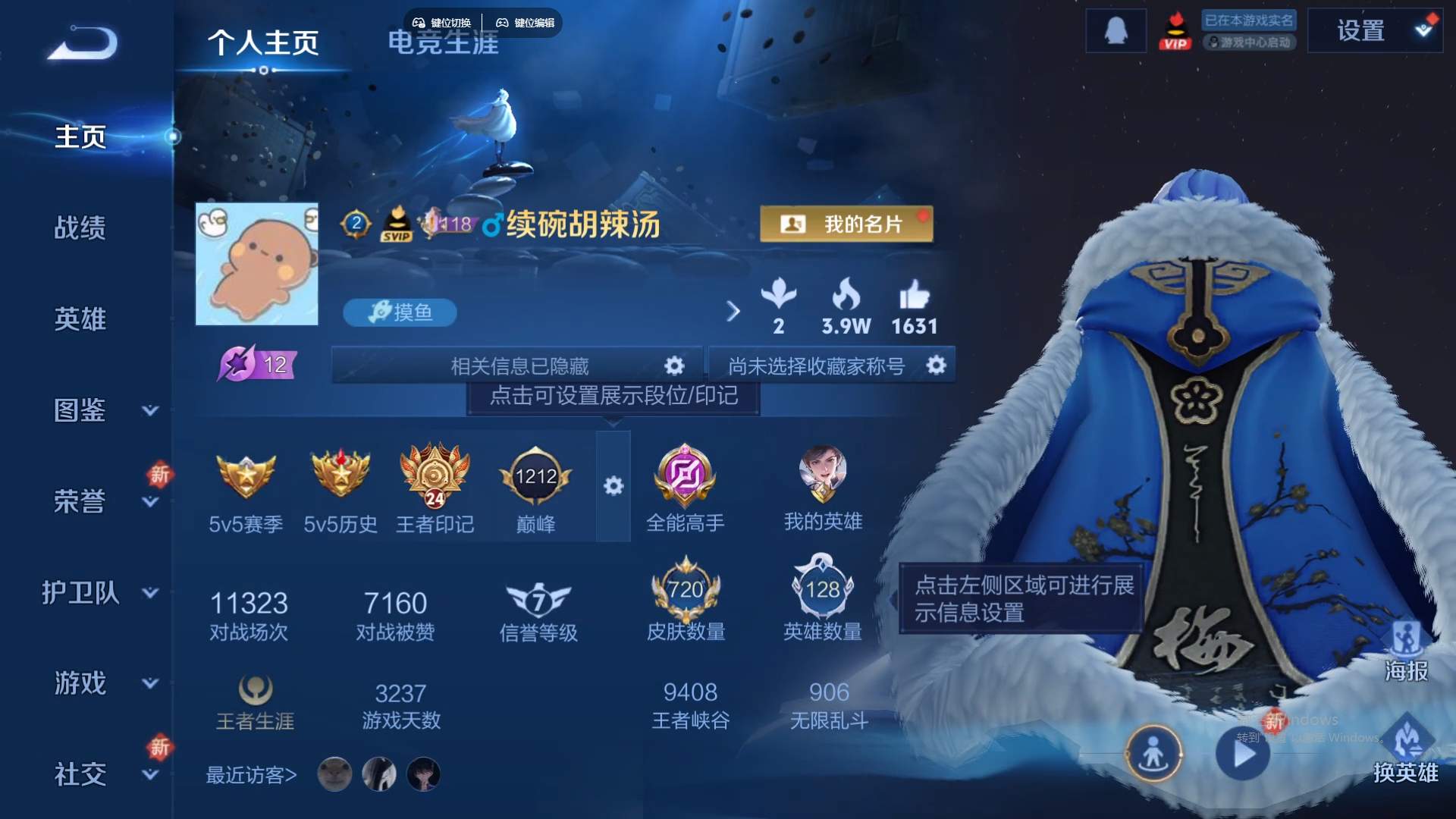Toggle the 摸鱼 status tag
1456x819 pixels.
pyautogui.click(x=400, y=312)
